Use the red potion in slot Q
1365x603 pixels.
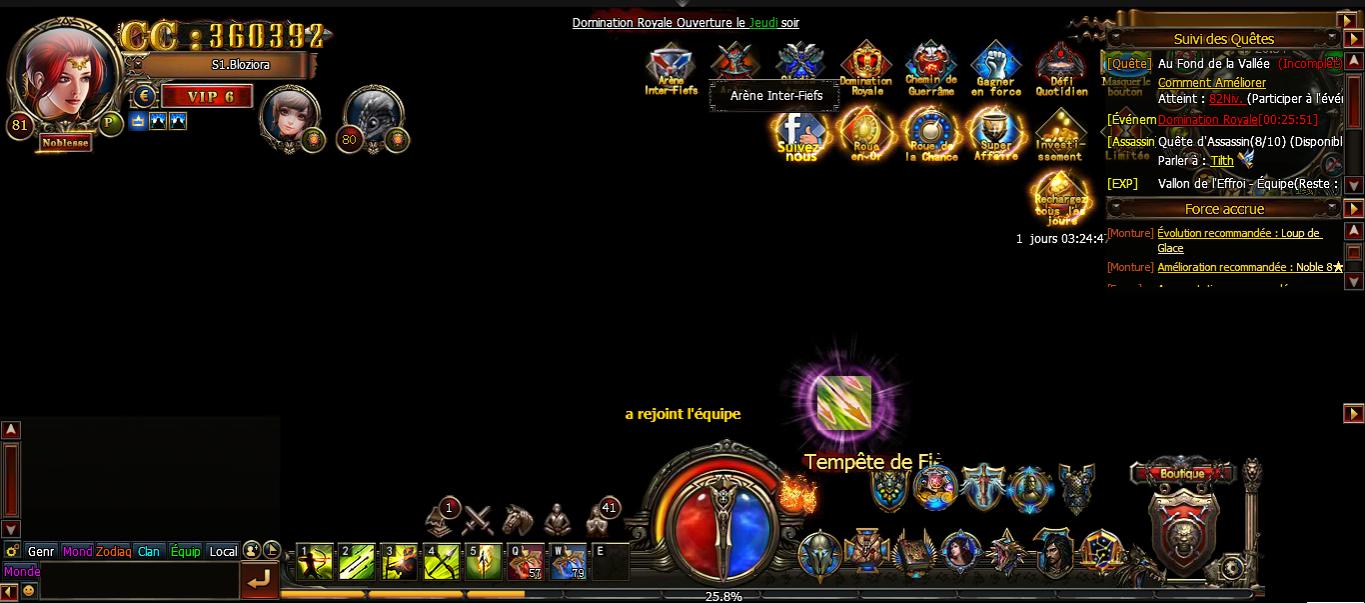coord(526,562)
